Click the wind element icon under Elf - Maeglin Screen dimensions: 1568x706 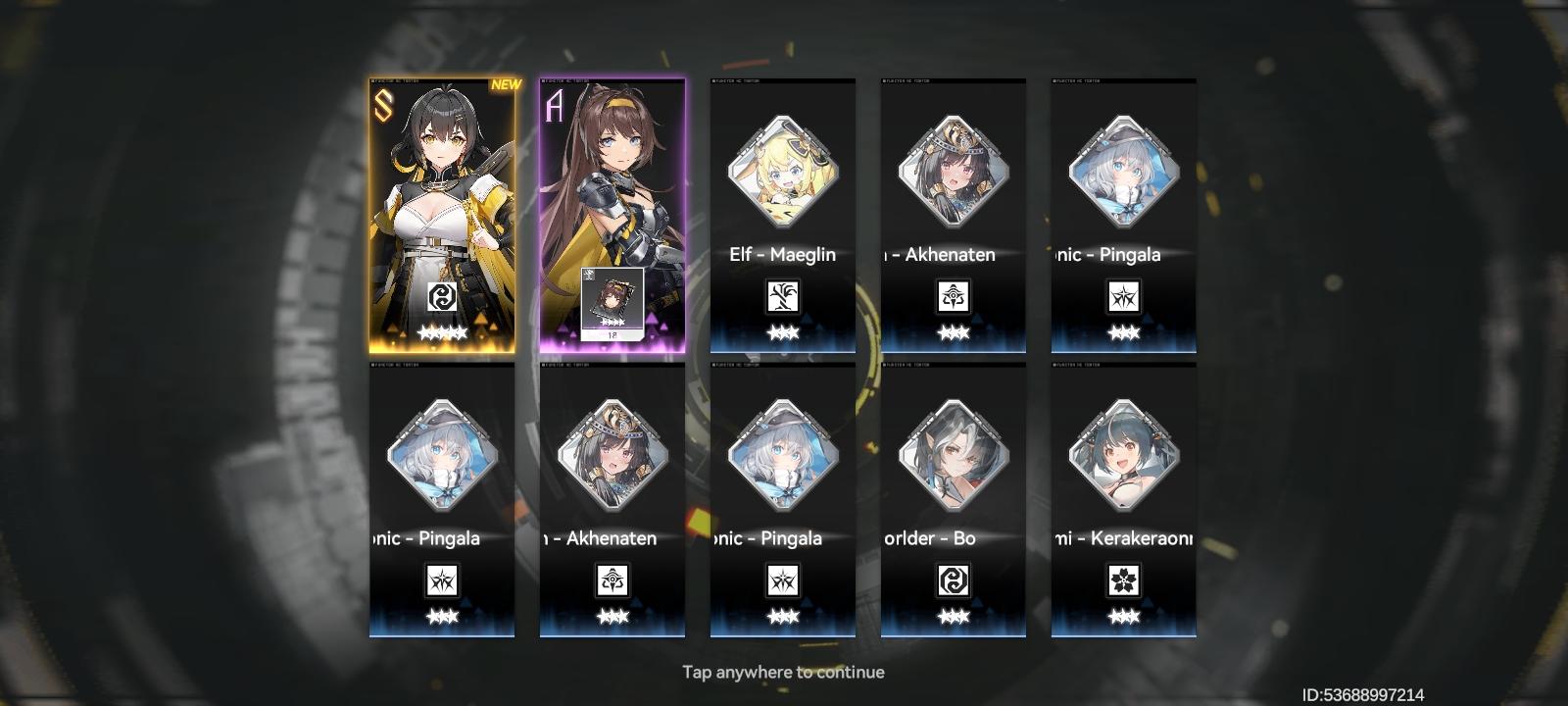781,296
